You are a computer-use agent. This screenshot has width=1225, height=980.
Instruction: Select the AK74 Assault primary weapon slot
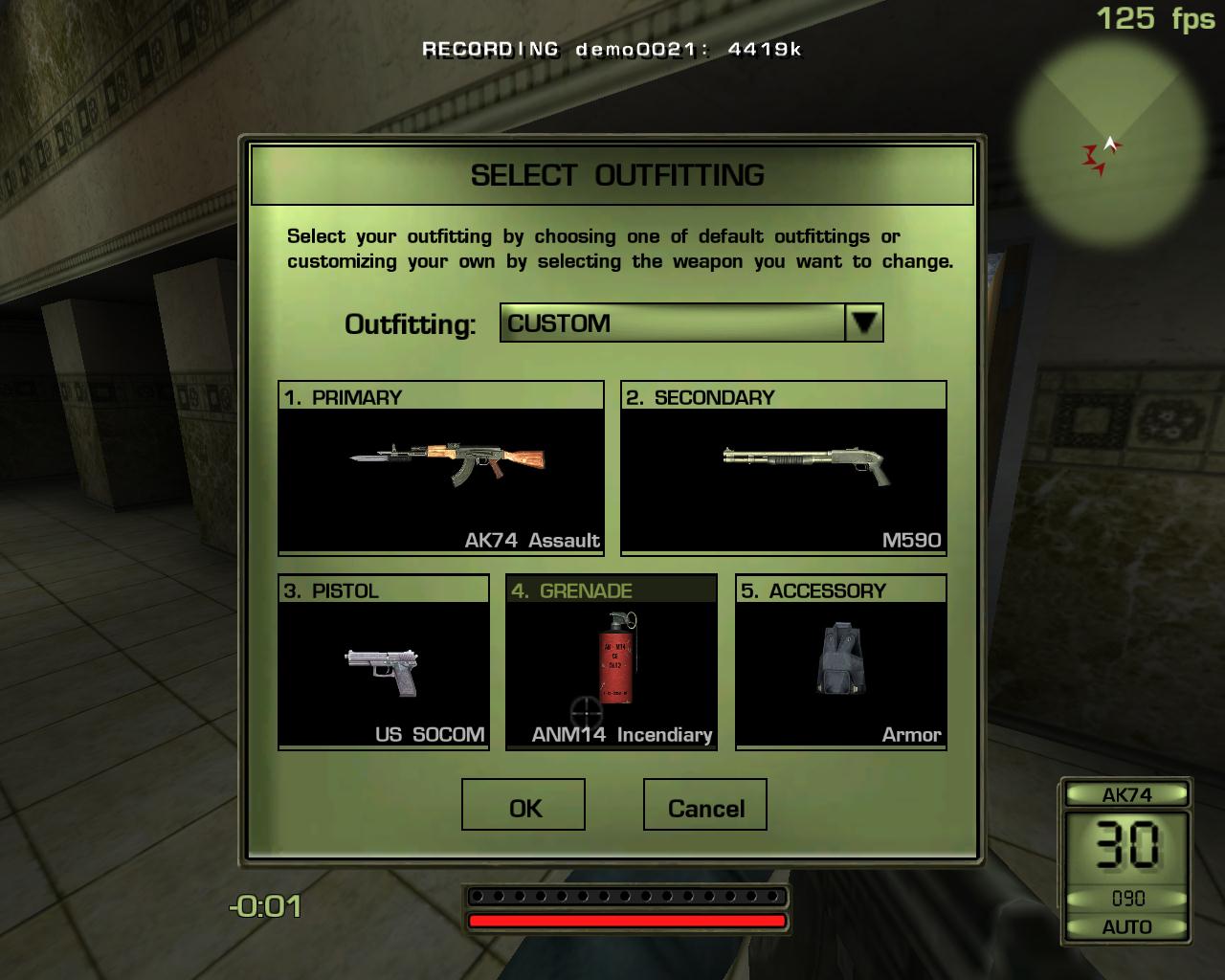[441, 469]
